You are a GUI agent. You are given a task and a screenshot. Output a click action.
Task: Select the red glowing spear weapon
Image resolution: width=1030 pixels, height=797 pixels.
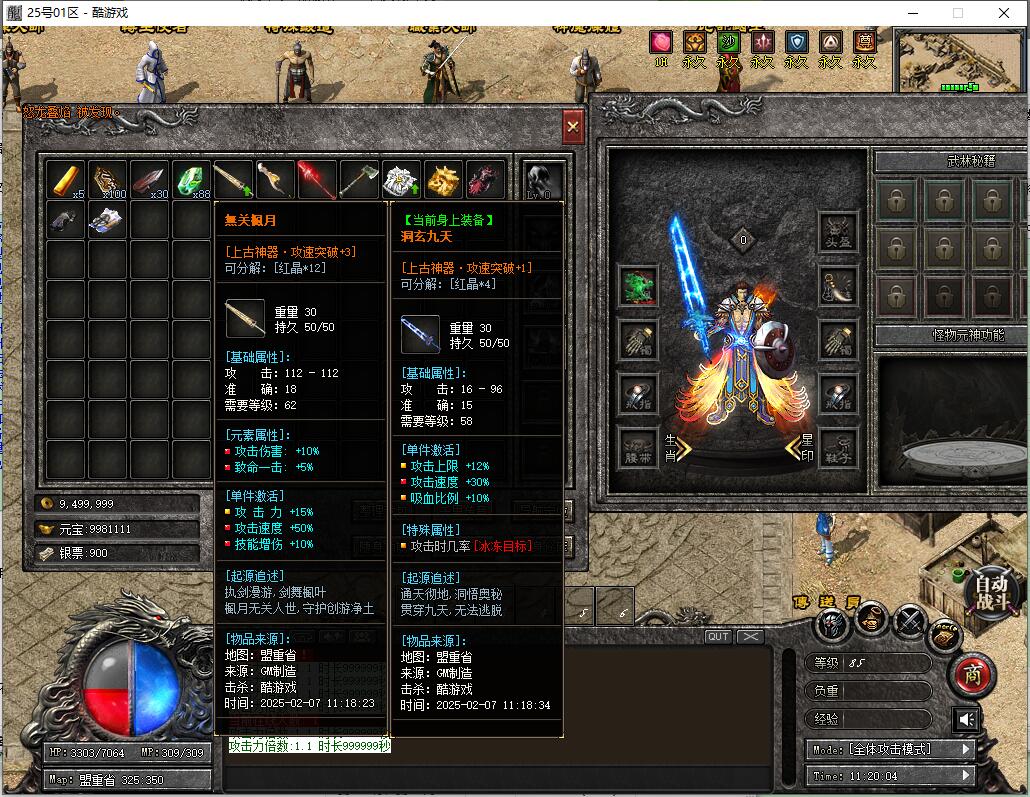pyautogui.click(x=316, y=180)
